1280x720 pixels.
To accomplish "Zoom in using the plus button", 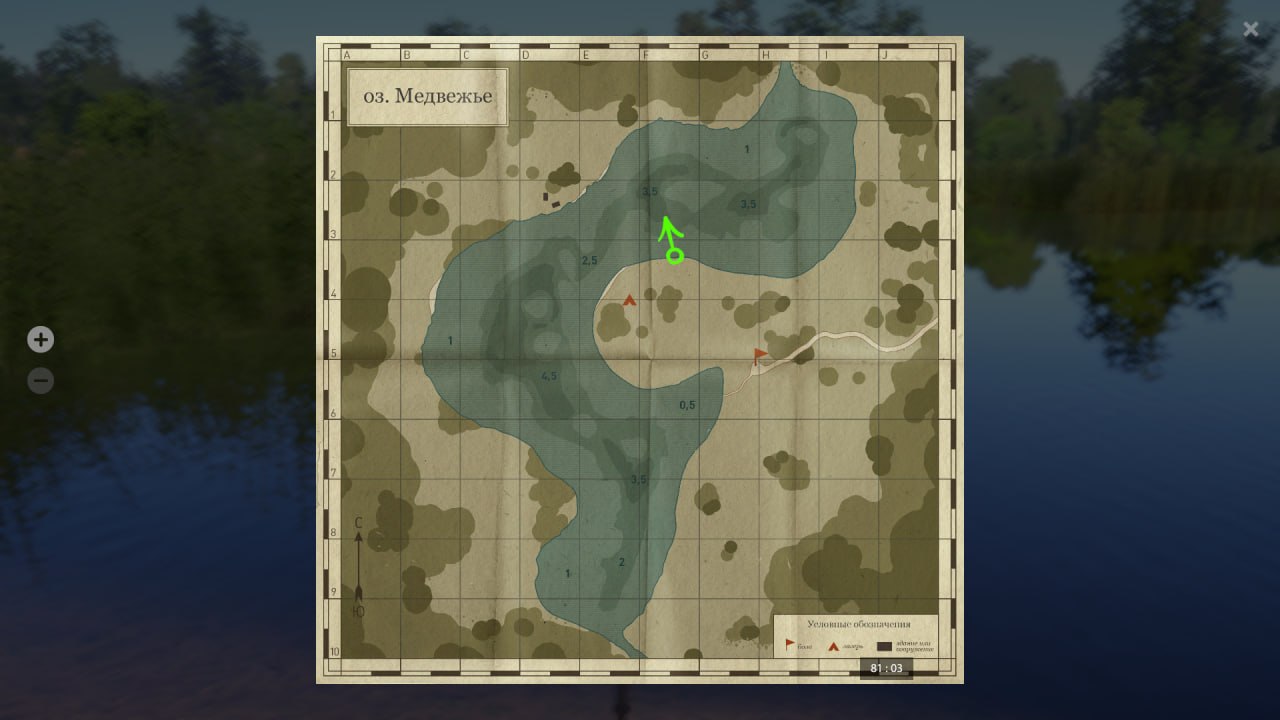I will tap(40, 339).
